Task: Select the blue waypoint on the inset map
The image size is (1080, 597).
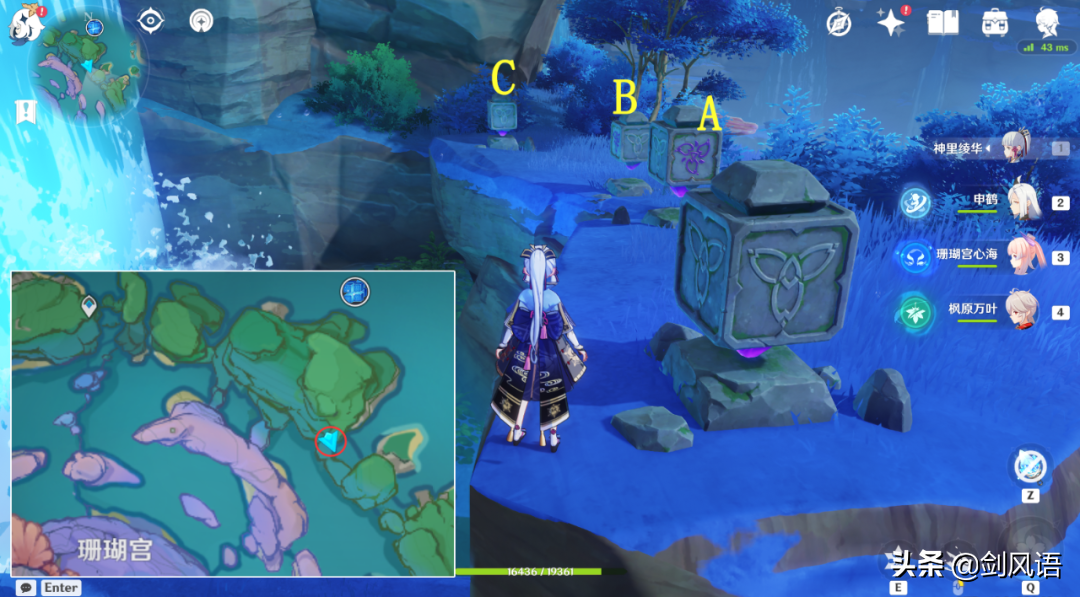Action: [355, 291]
